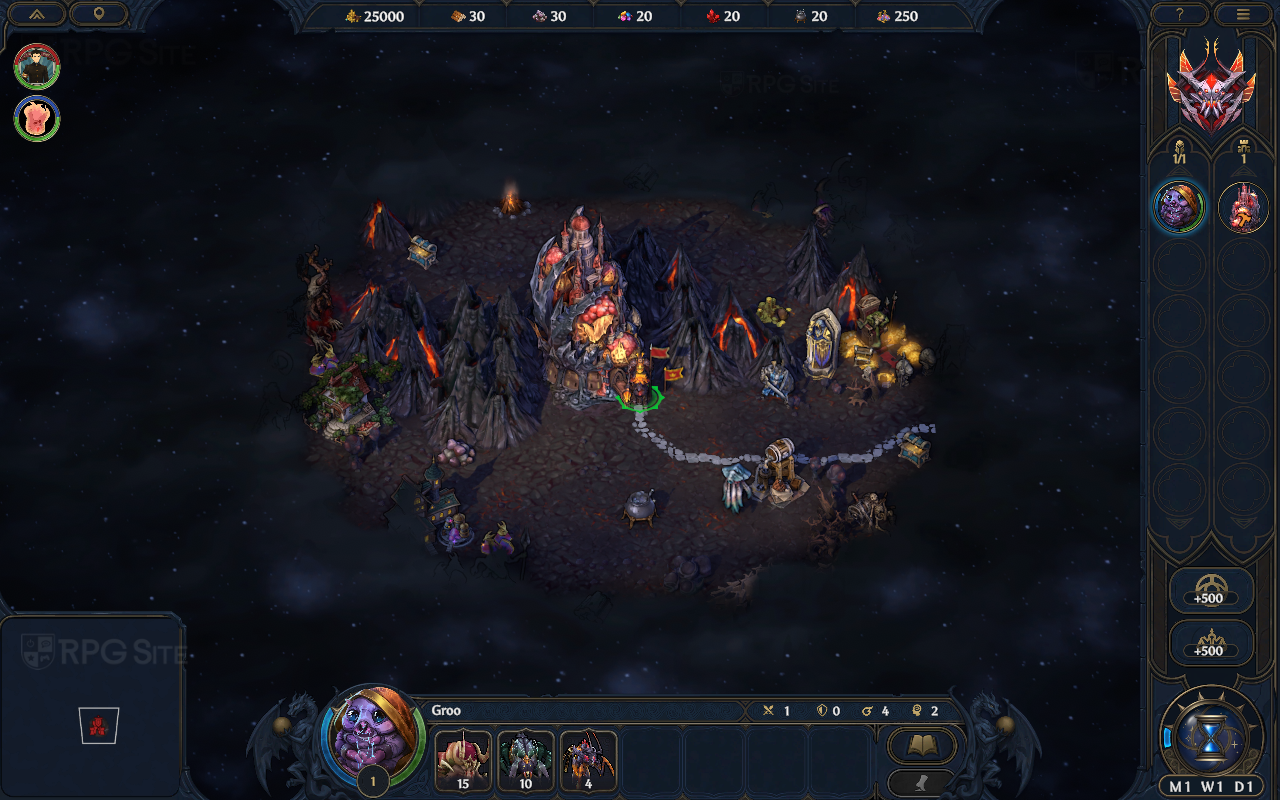1280x800 pixels.
Task: Select the pink creature player portrait
Action: click(37, 118)
